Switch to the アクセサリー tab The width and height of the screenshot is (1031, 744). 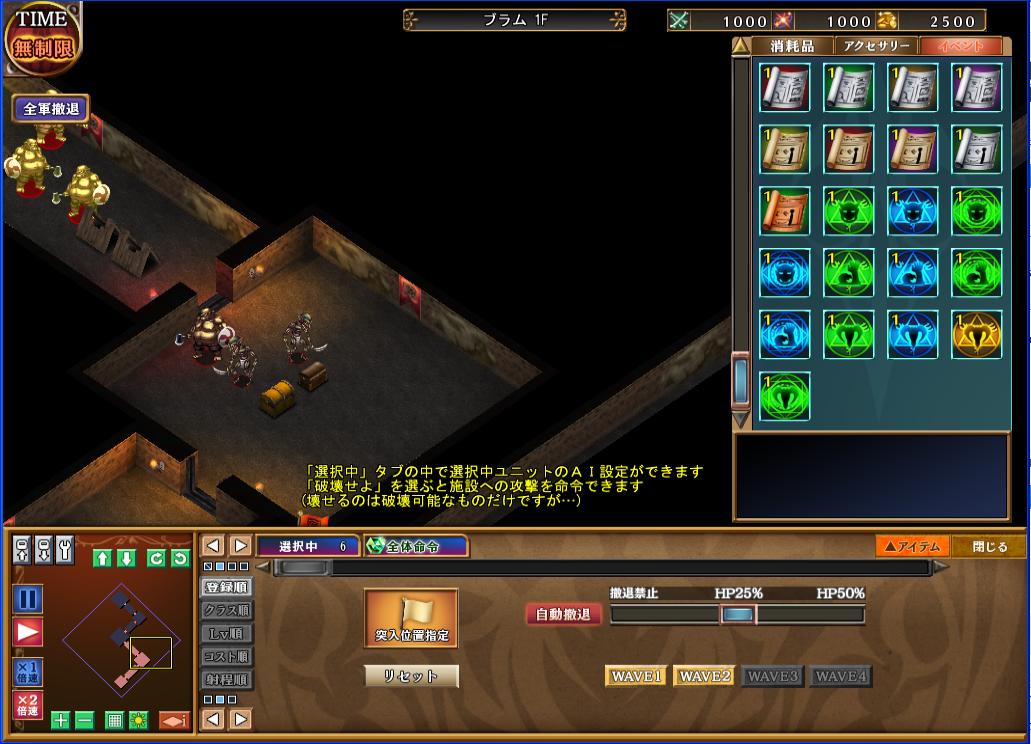[x=877, y=46]
